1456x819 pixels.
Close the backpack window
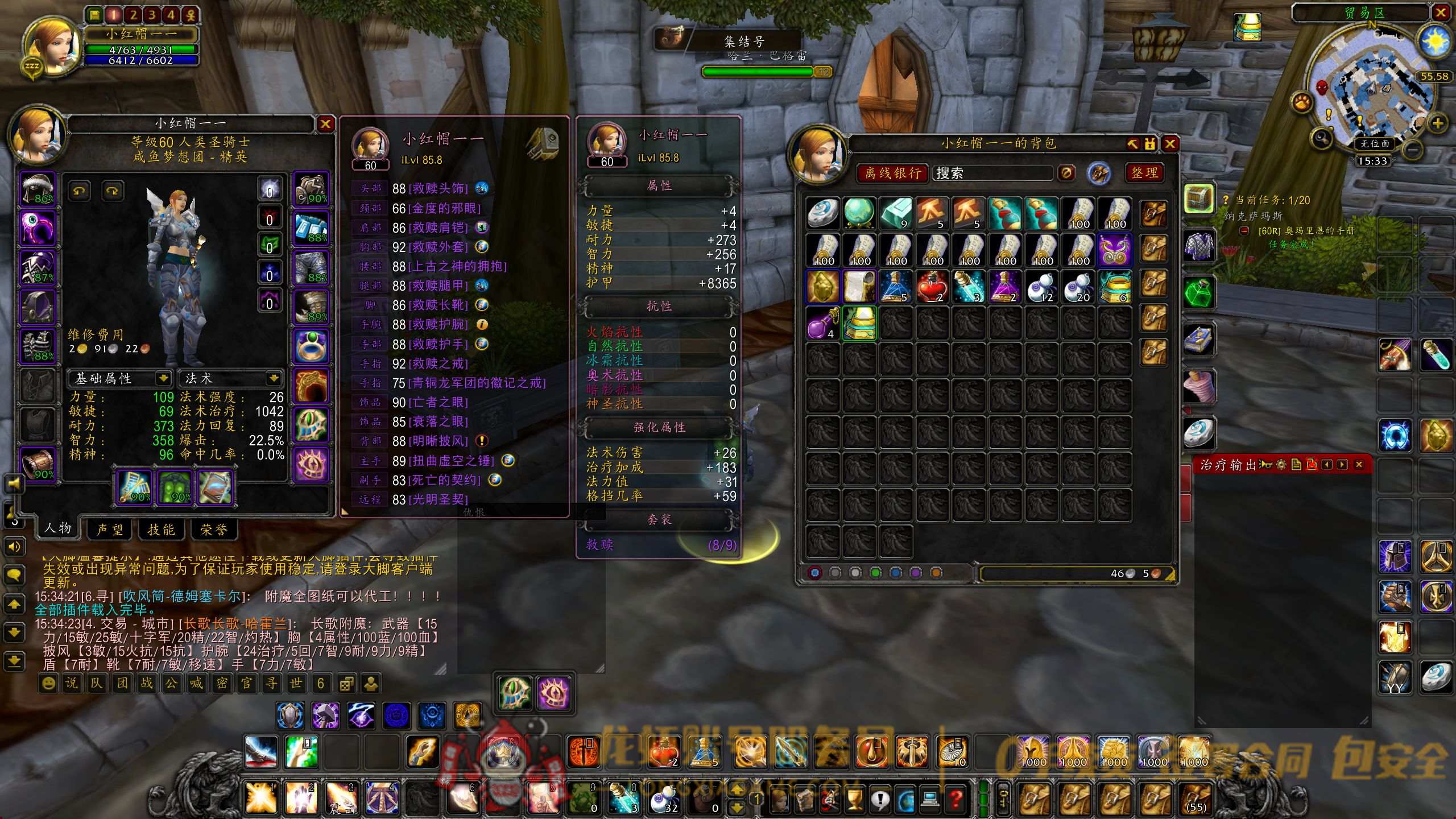pos(1170,144)
